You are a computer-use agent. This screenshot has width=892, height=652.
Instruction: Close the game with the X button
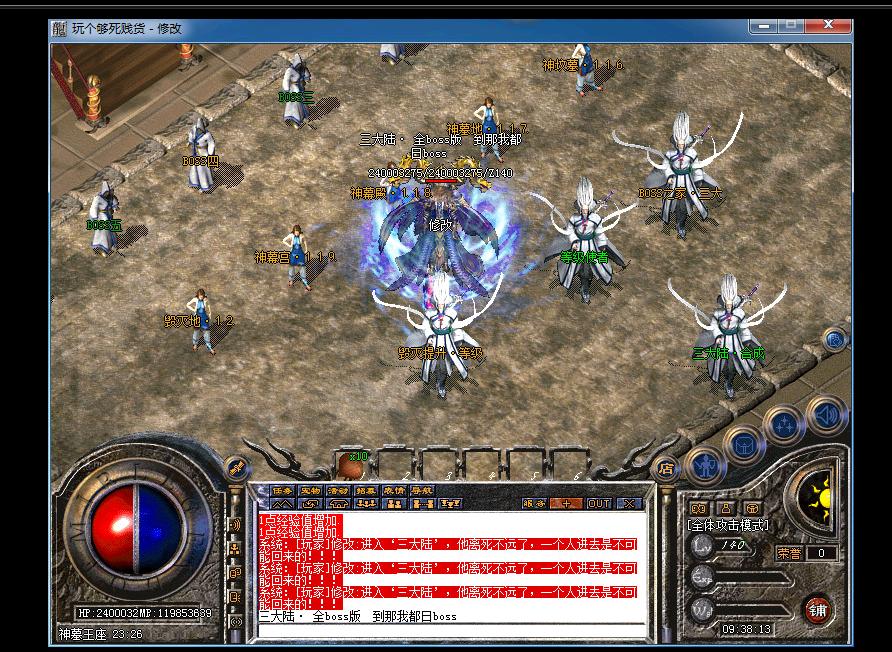click(x=629, y=503)
